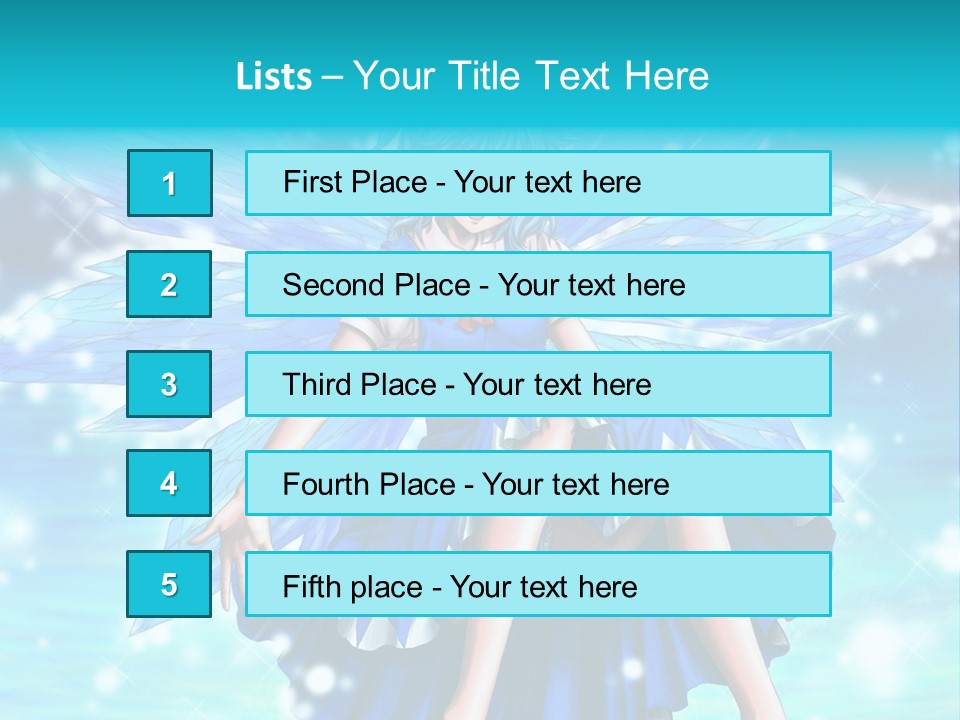960x720 pixels.
Task: Choose the Fourth Place text row
Action: (x=538, y=483)
